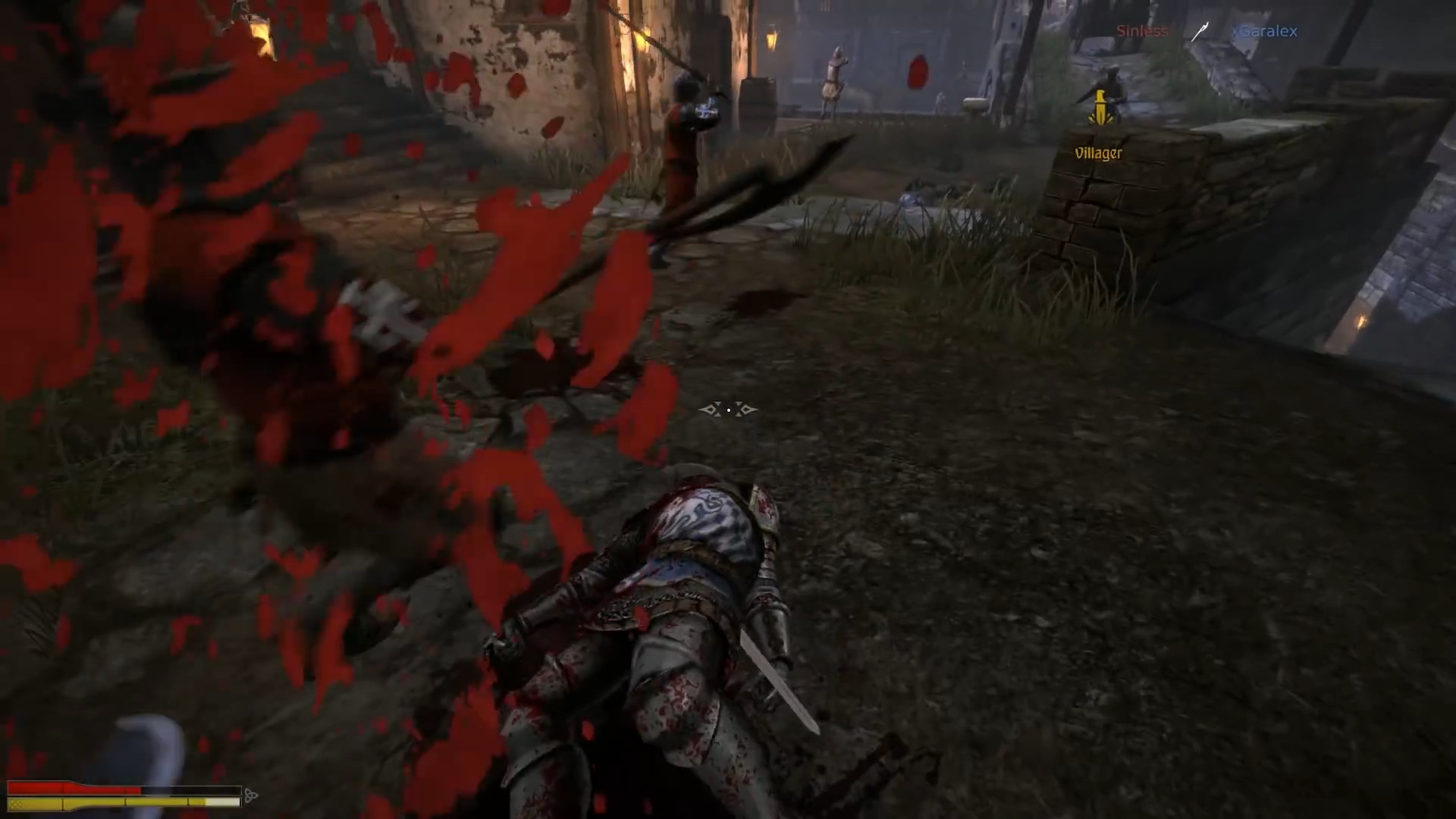Select the spear weapon icon in kill feed
This screenshot has height=819, width=1456.
click(1198, 32)
